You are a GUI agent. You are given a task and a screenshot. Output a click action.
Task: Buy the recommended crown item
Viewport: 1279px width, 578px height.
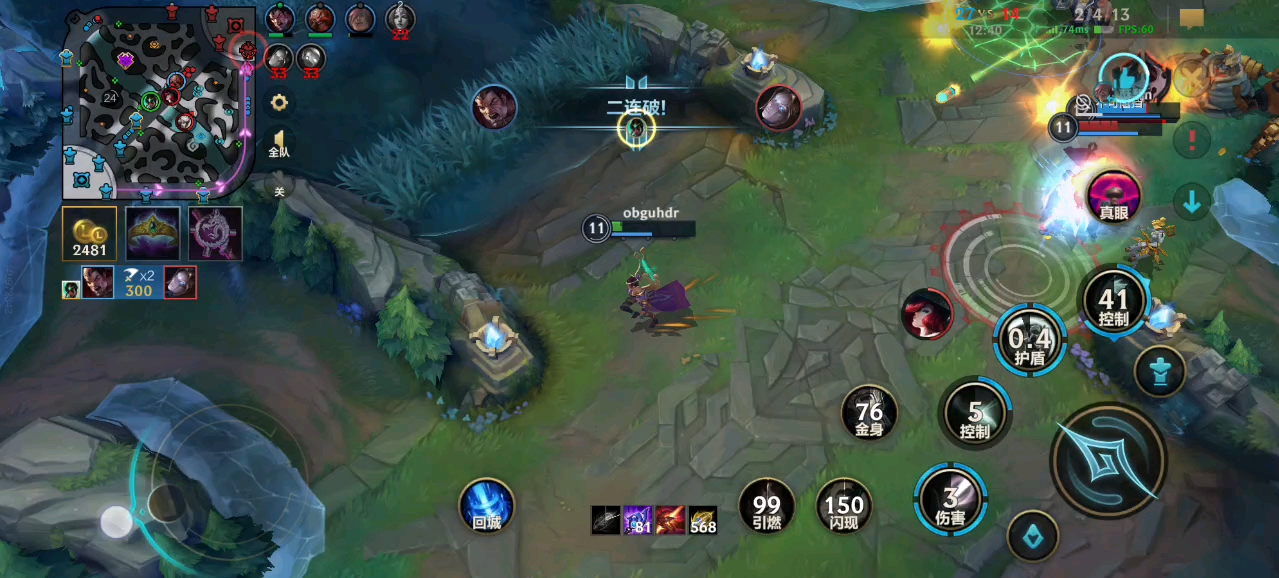point(153,233)
